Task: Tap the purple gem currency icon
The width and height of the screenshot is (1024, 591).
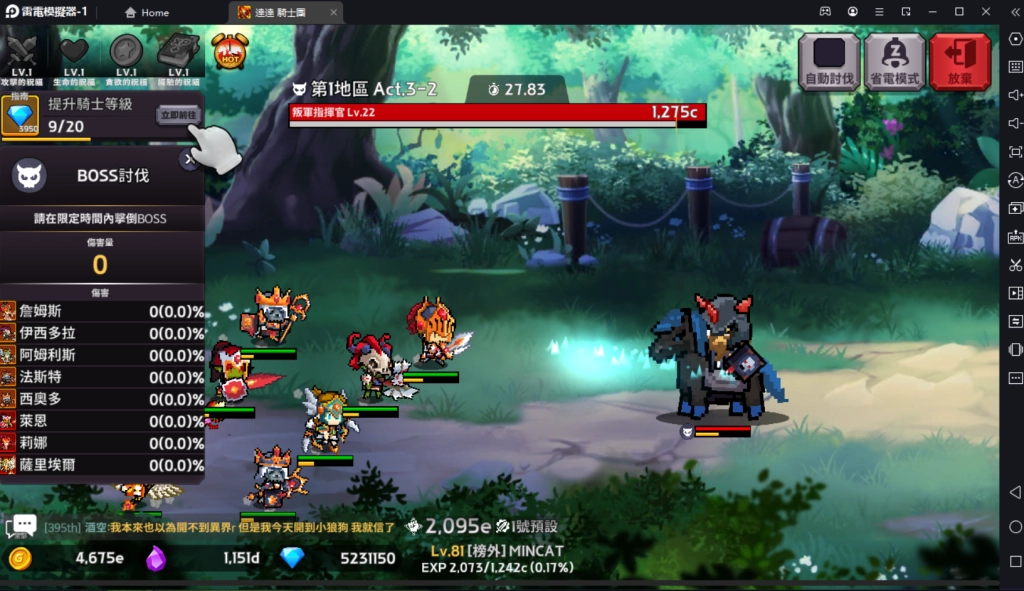Action: tap(156, 558)
